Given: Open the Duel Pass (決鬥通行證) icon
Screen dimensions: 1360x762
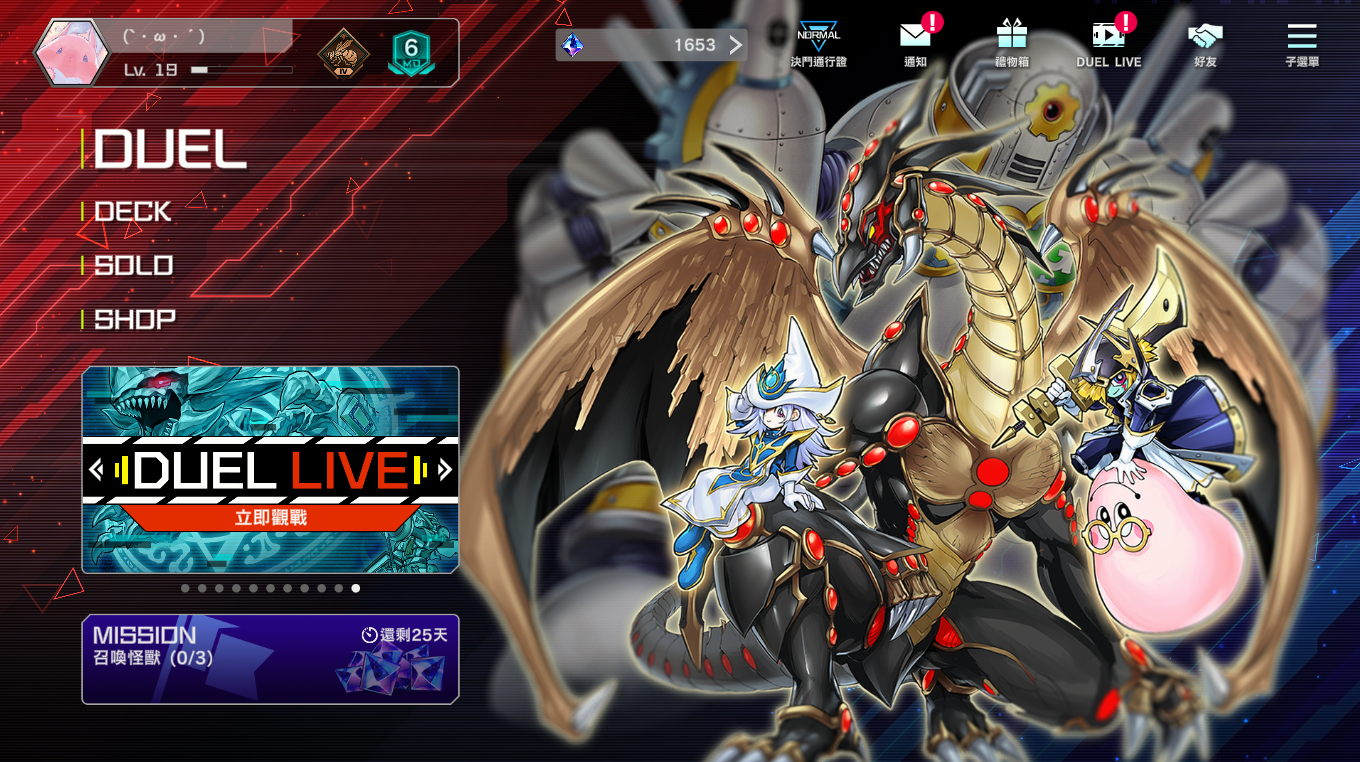Looking at the screenshot, I should point(818,44).
